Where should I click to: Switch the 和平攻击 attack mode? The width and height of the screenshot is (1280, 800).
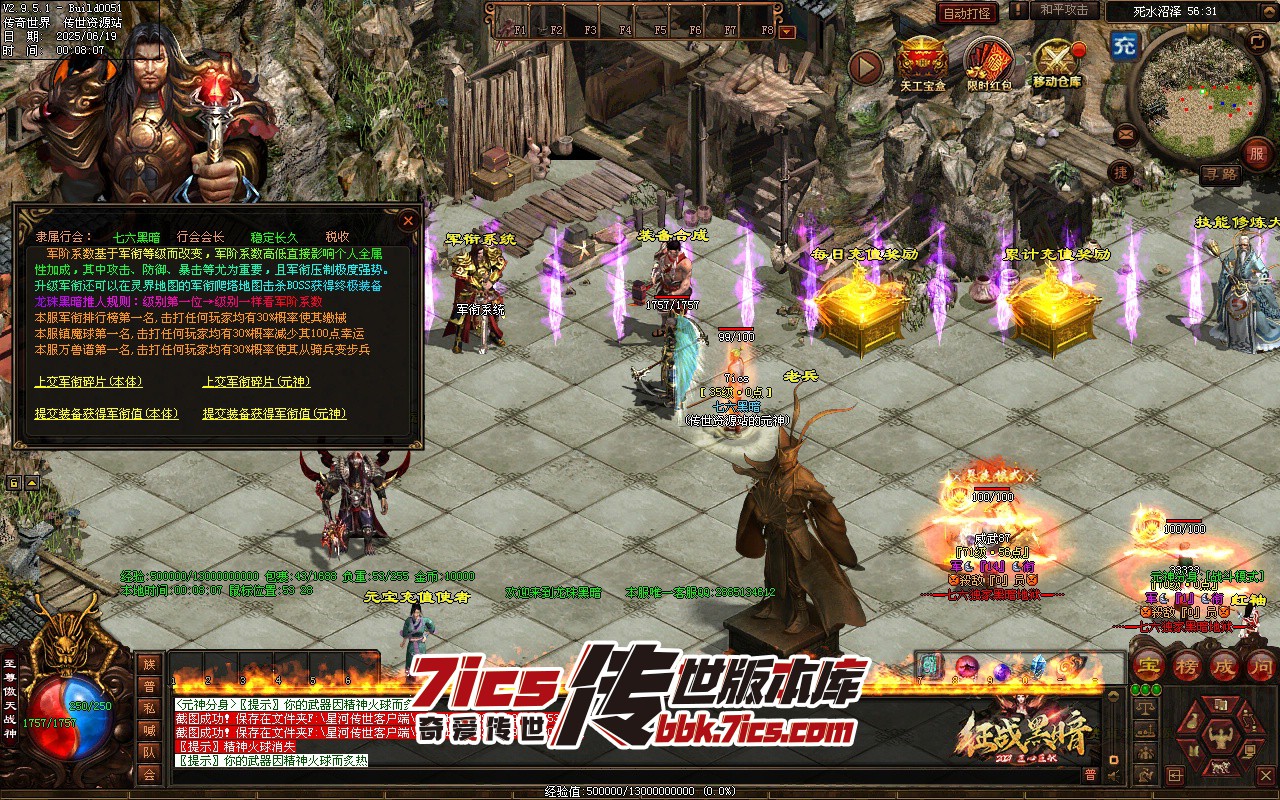(1063, 10)
